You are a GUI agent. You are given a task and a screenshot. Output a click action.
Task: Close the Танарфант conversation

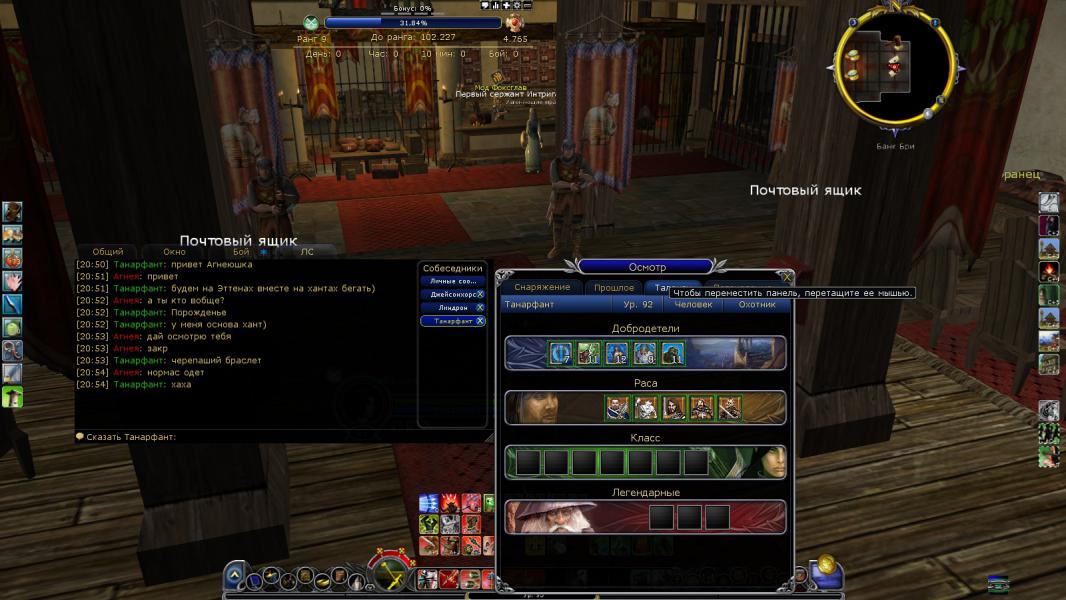[480, 321]
